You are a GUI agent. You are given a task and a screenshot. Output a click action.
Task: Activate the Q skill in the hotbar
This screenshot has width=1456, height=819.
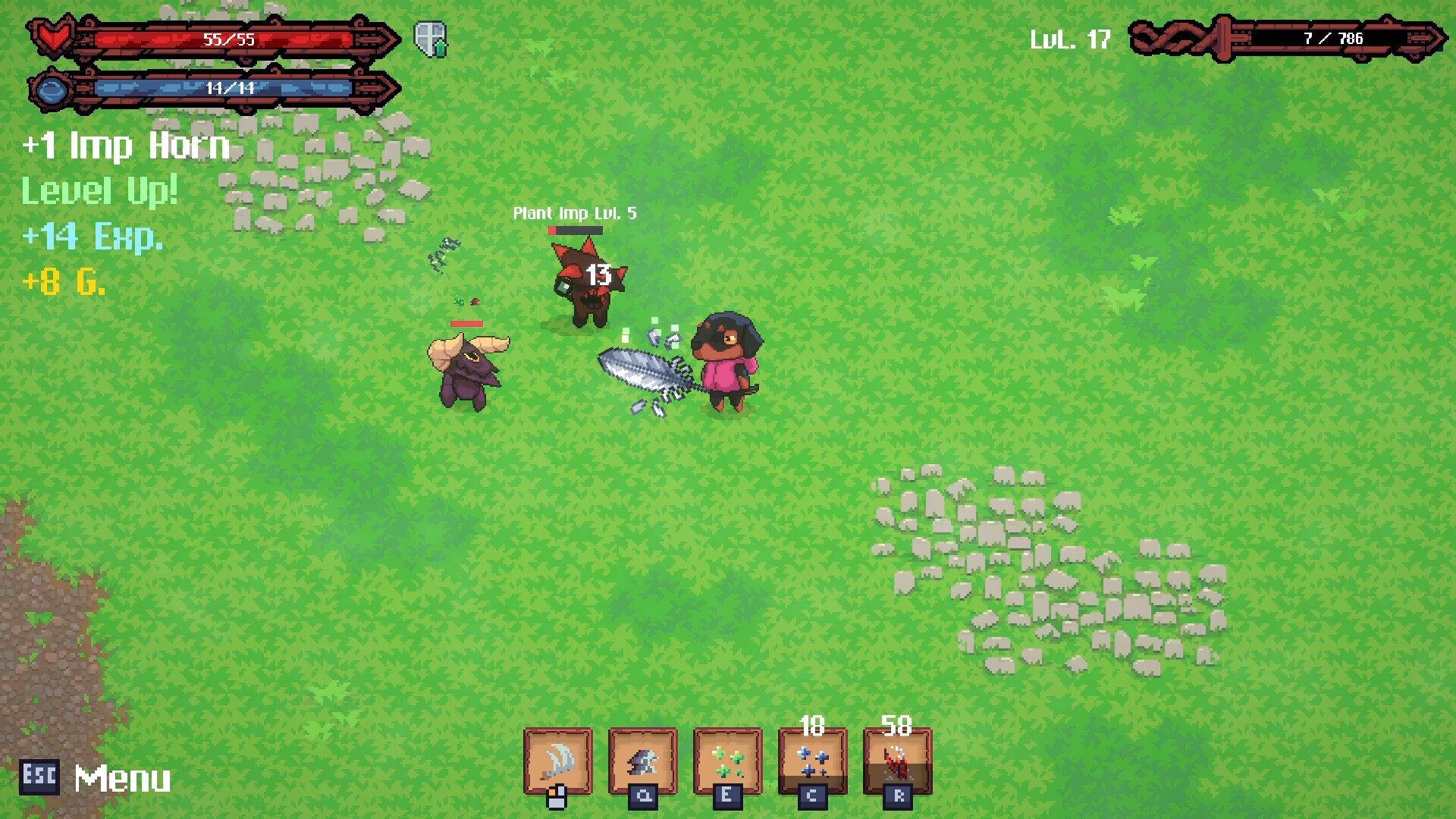point(643,762)
